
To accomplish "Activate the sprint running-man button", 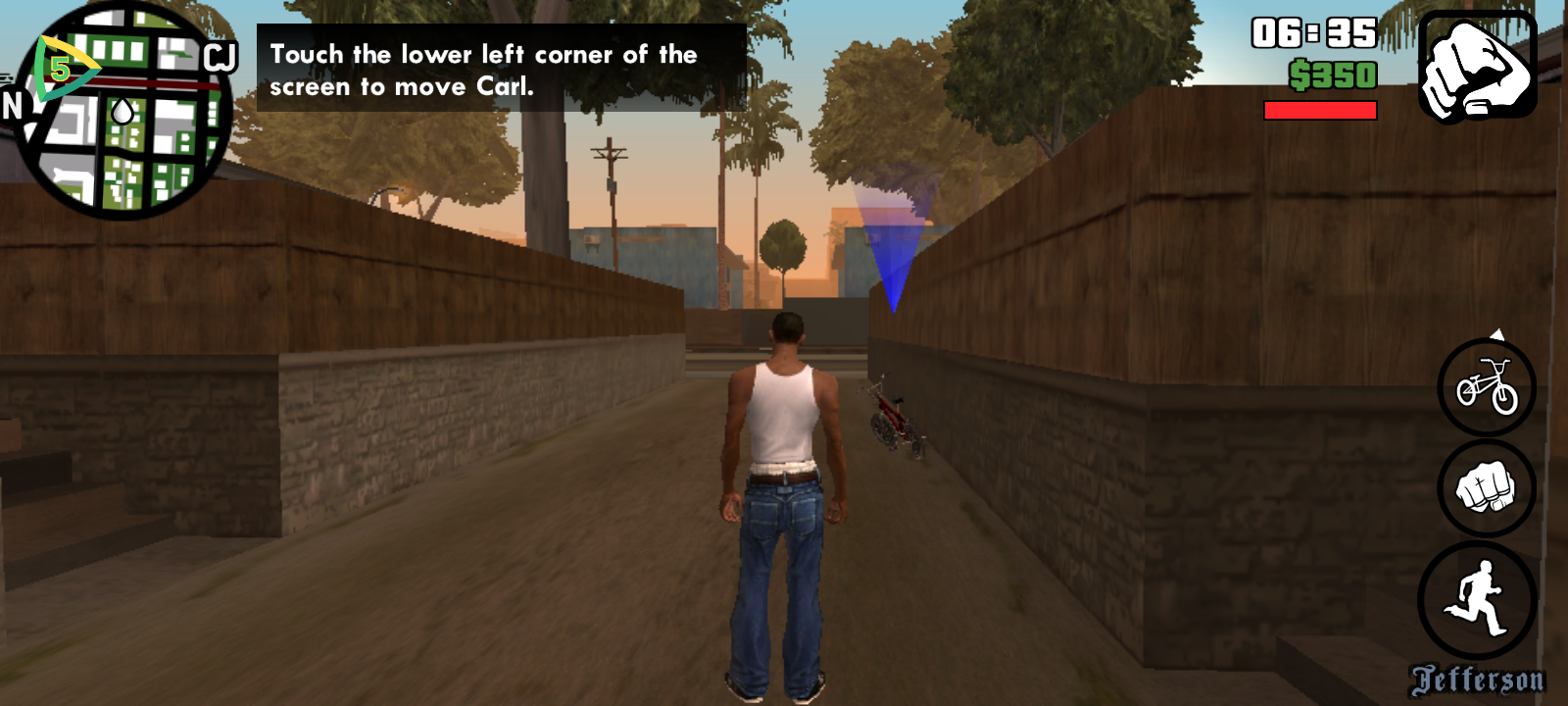I will coord(1477,599).
